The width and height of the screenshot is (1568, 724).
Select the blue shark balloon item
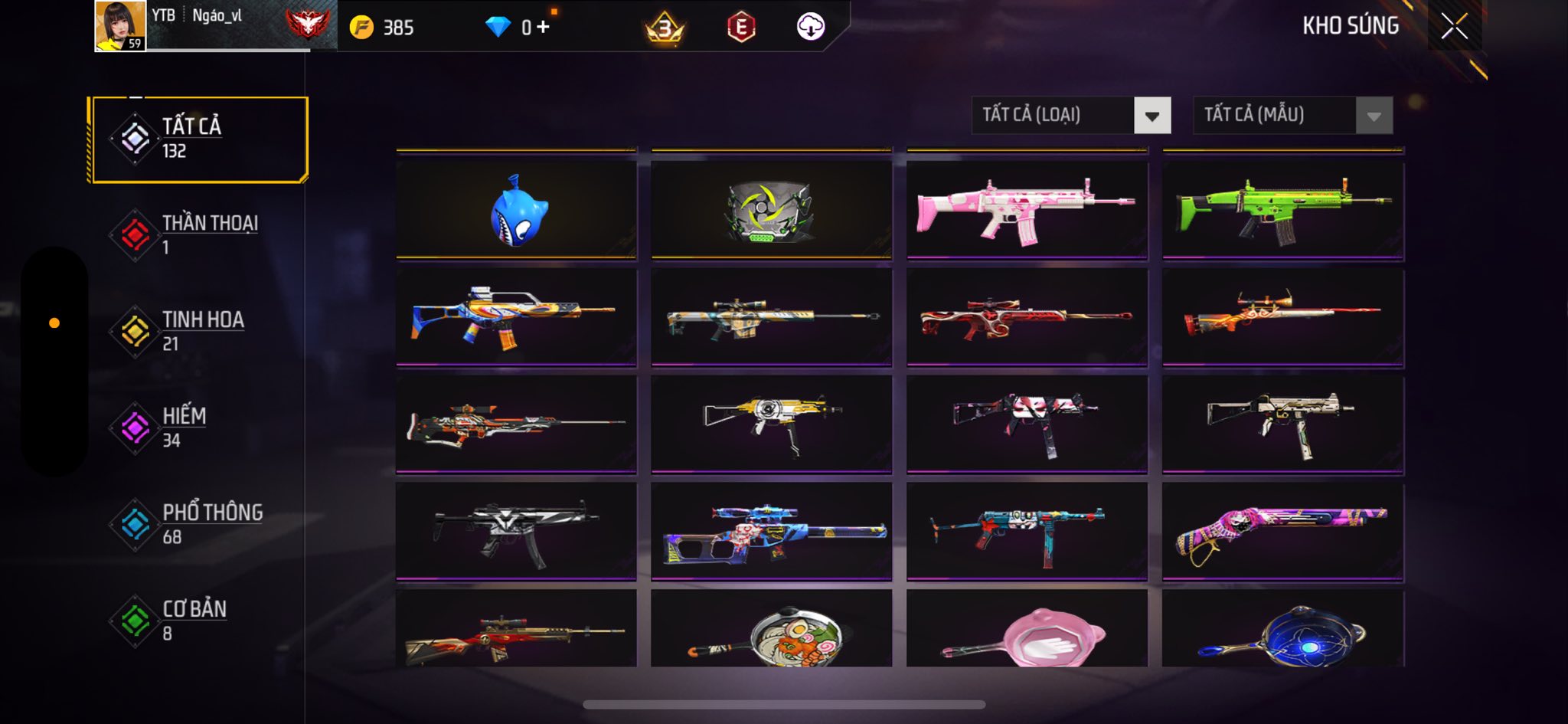tap(517, 209)
